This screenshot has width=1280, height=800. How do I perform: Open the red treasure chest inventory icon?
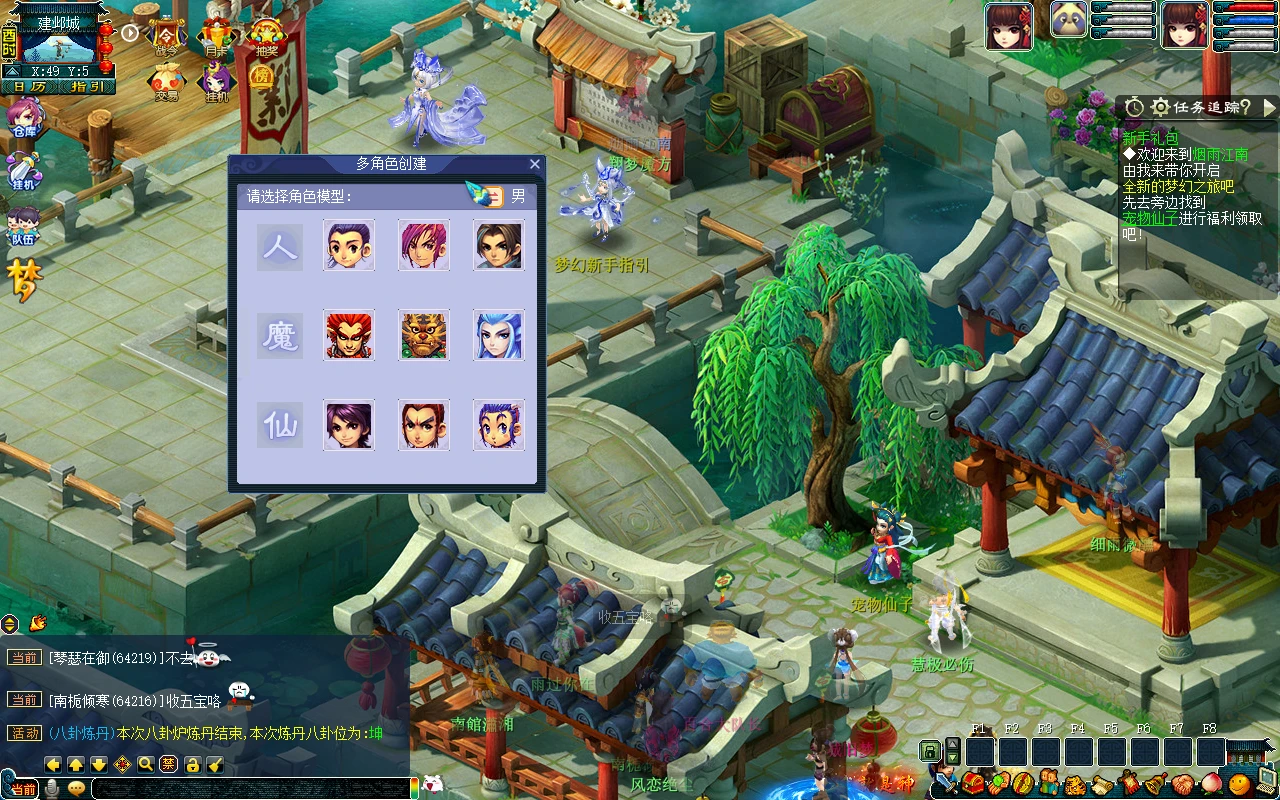tap(972, 782)
